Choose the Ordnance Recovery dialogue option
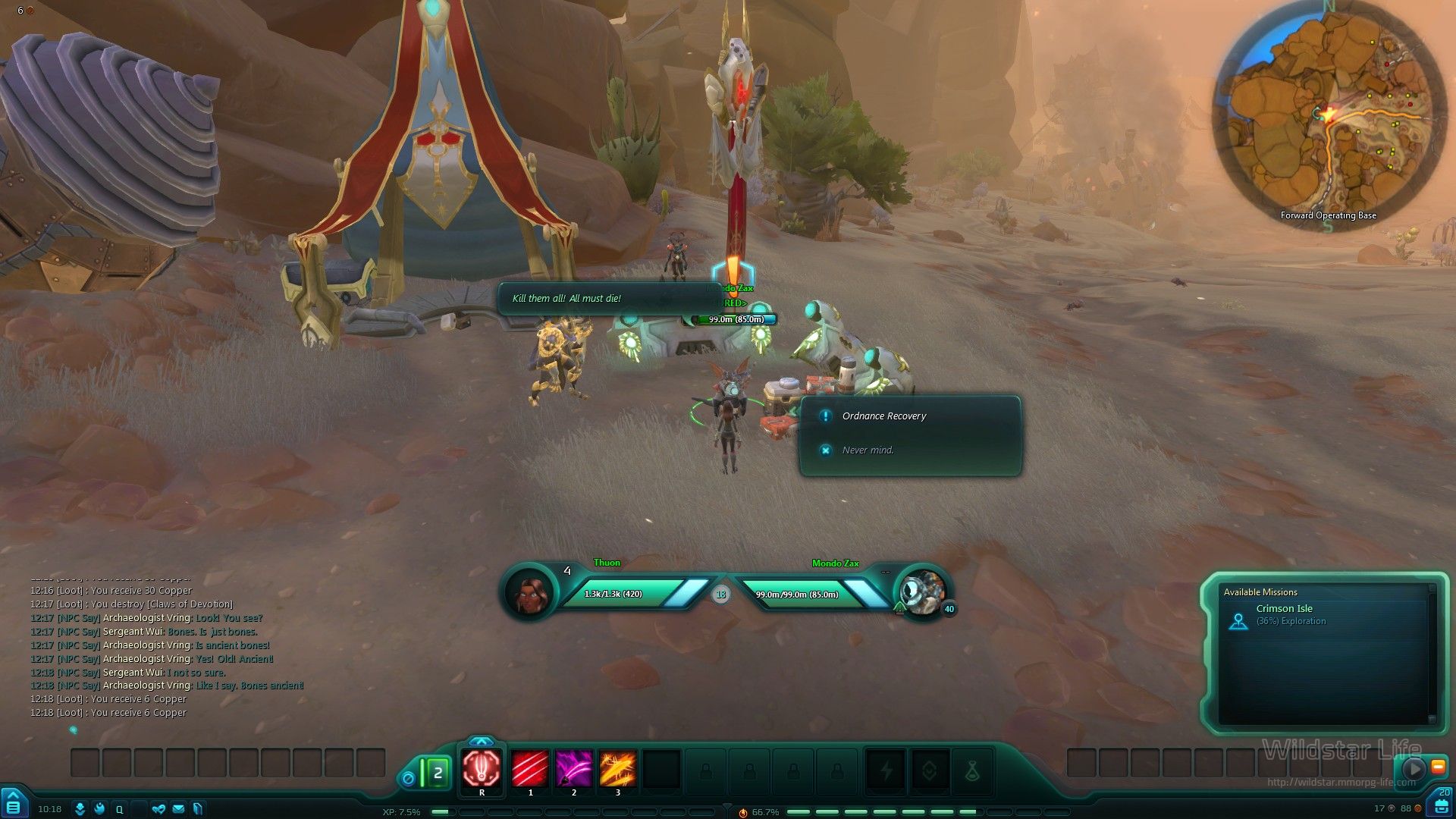This screenshot has height=819, width=1456. click(x=884, y=416)
